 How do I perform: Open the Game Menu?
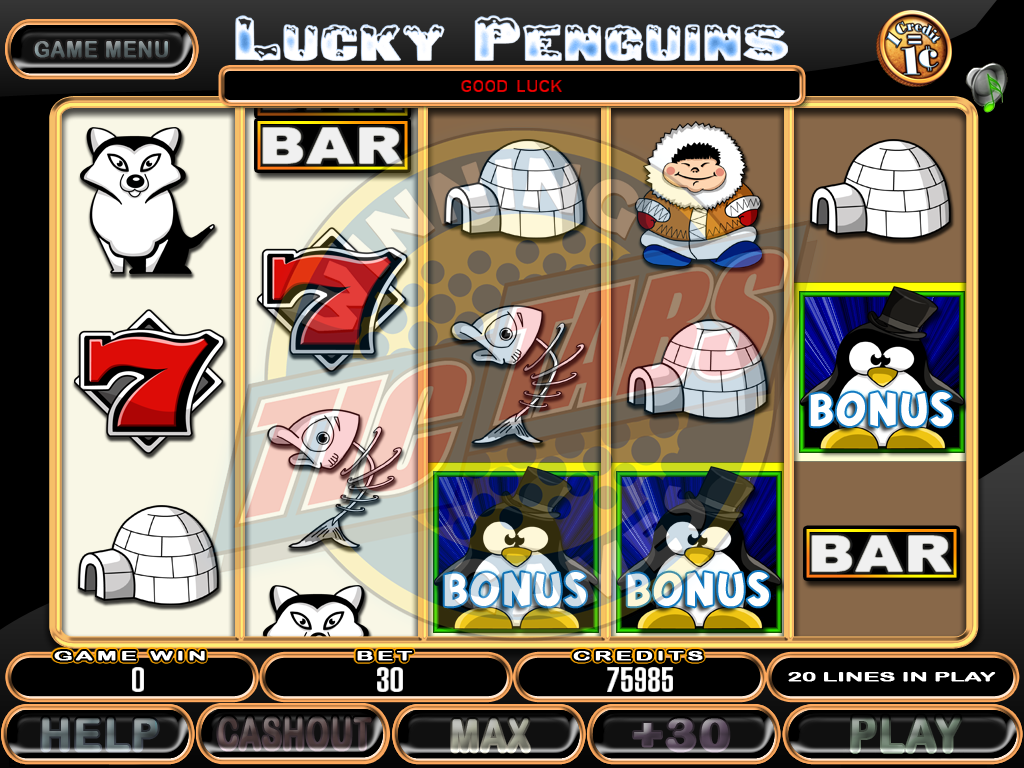pyautogui.click(x=101, y=48)
